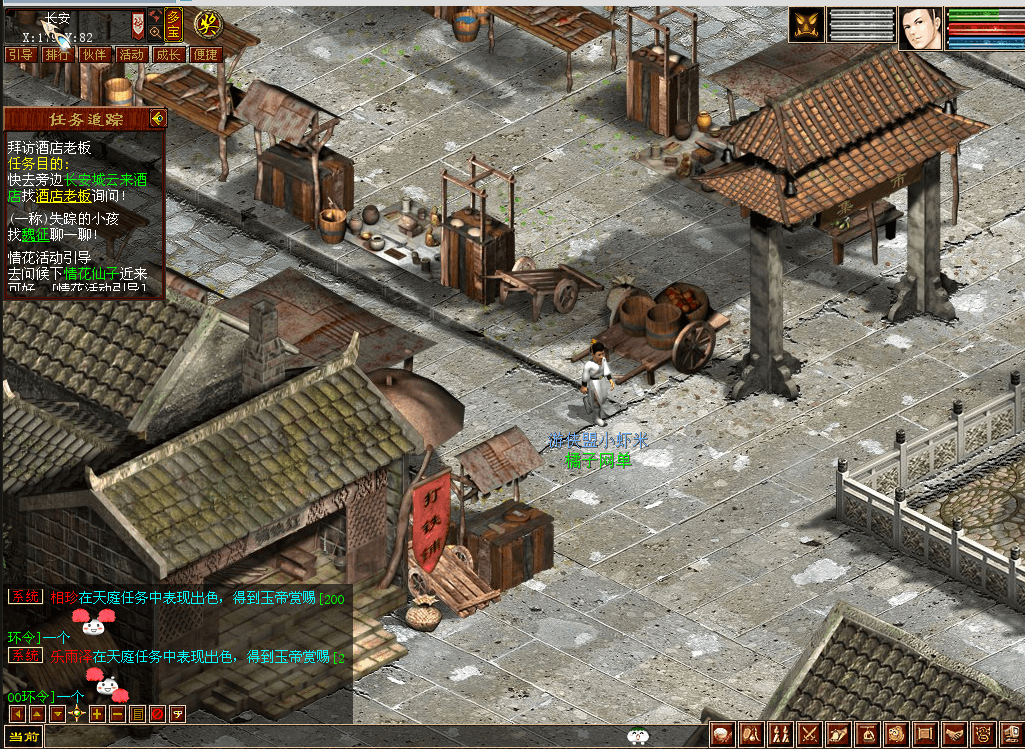Open the 引导 guide menu
Viewport: 1025px width, 749px height.
tap(21, 55)
